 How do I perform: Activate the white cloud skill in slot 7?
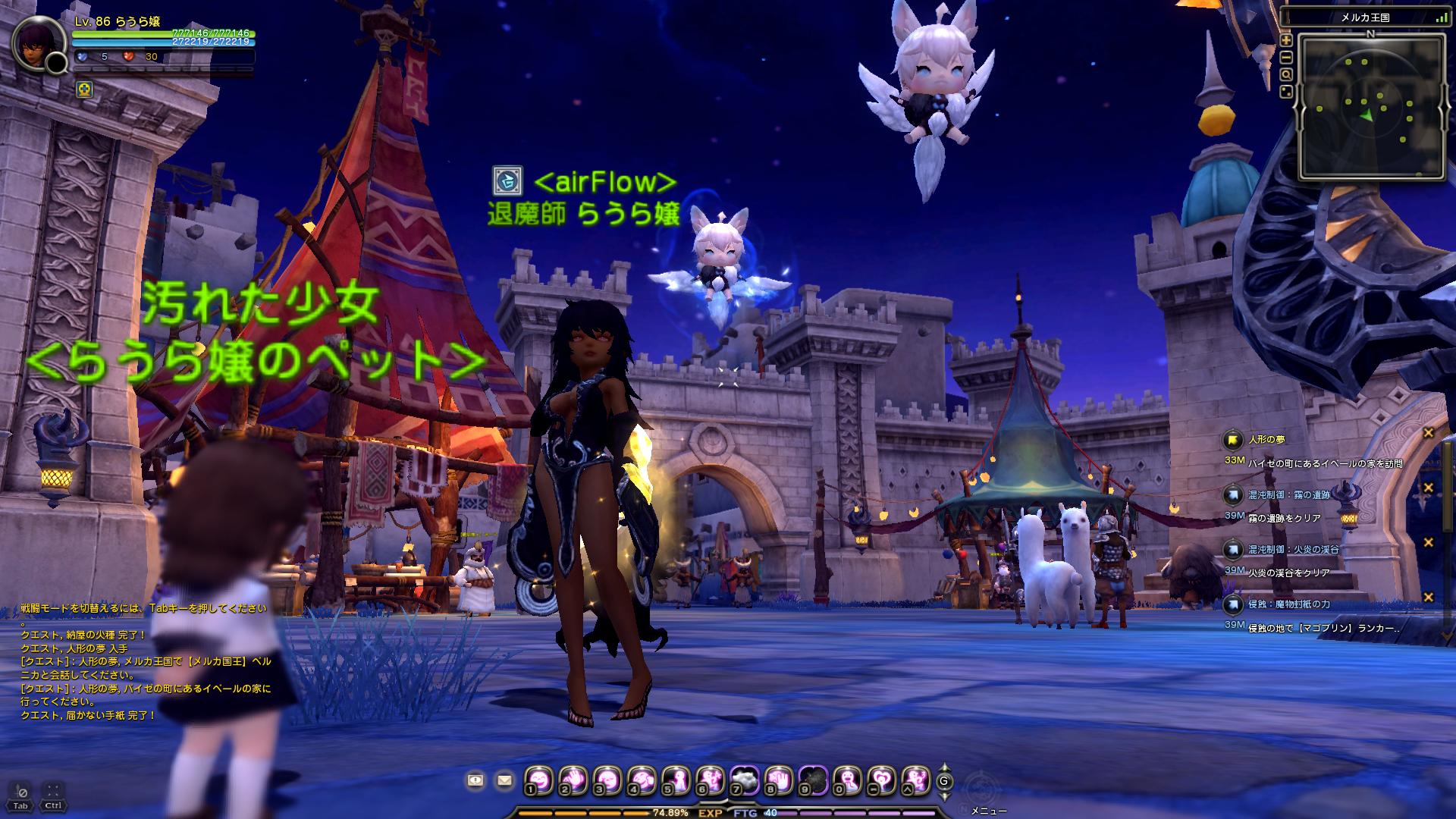744,780
